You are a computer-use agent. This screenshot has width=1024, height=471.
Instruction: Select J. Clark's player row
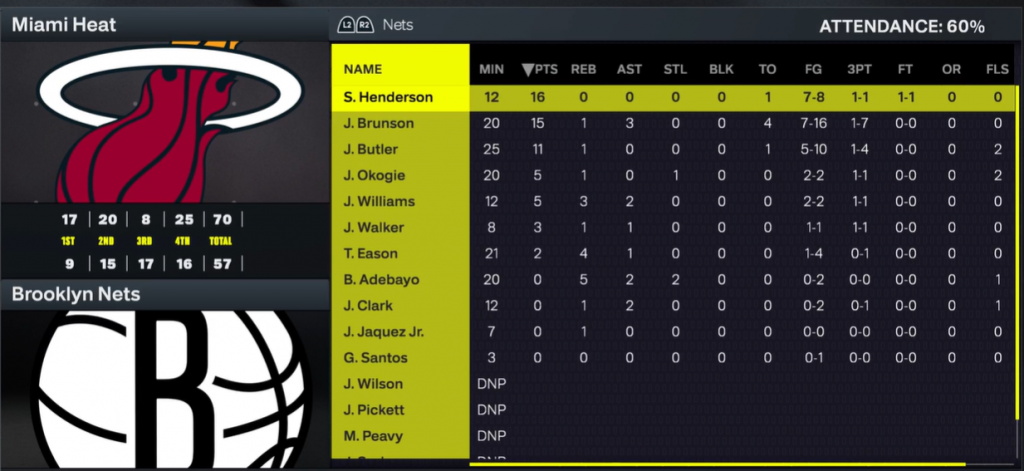(368, 305)
